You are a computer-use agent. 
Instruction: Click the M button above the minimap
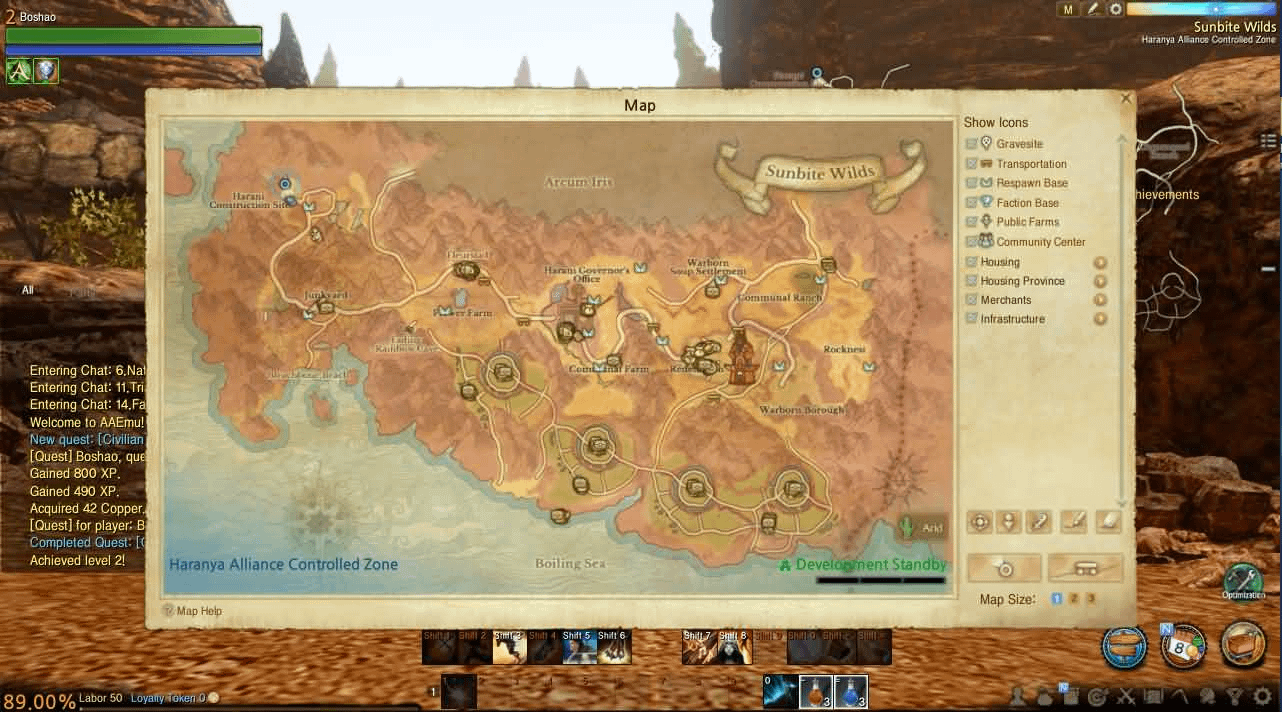pos(1068,9)
